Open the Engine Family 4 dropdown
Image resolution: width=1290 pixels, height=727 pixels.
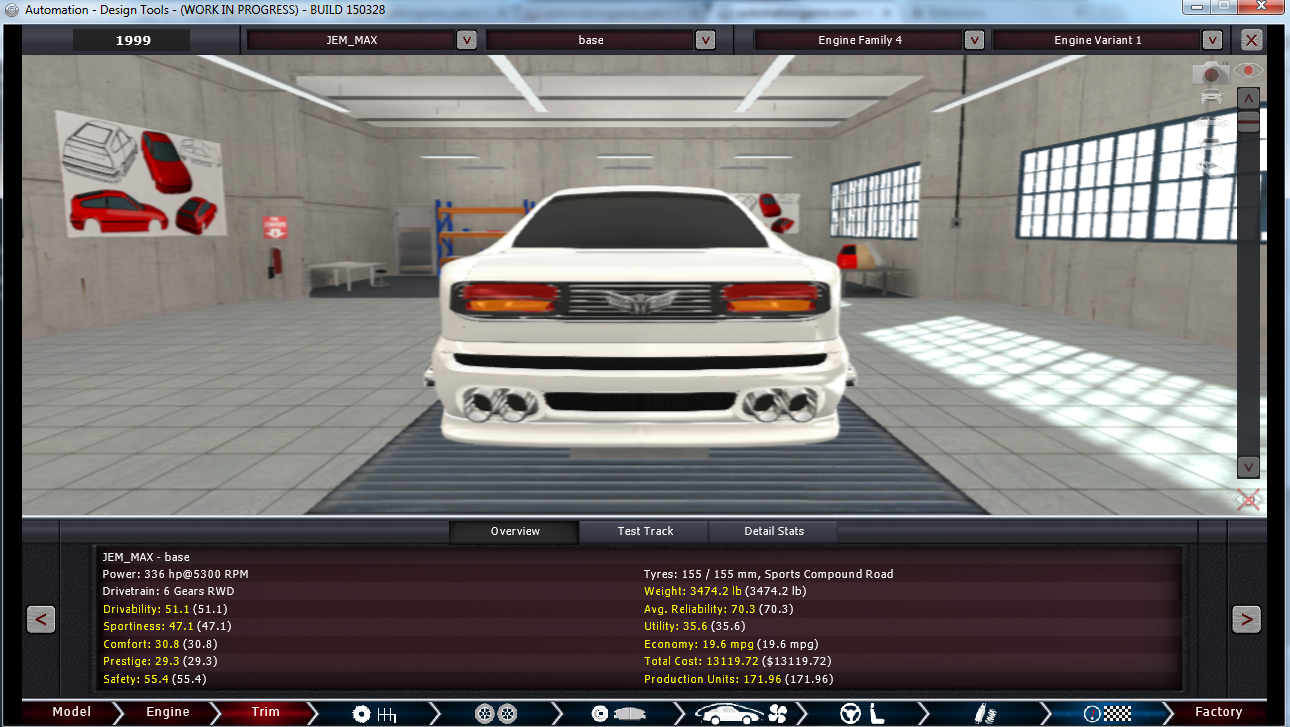click(x=974, y=40)
